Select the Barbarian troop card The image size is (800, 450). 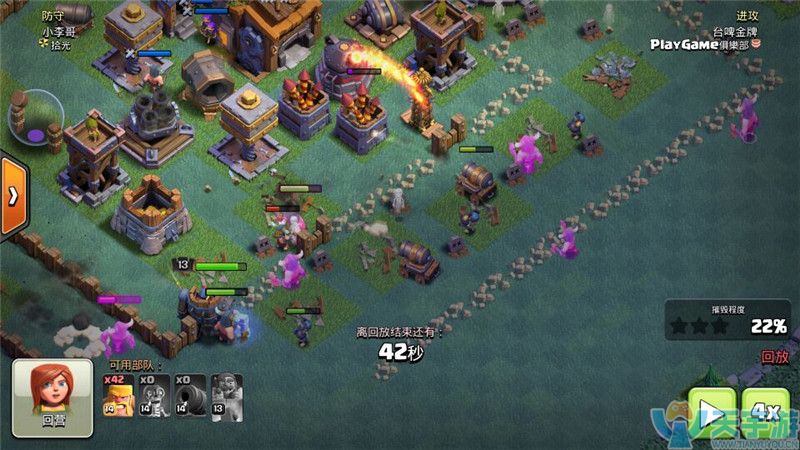pos(118,395)
